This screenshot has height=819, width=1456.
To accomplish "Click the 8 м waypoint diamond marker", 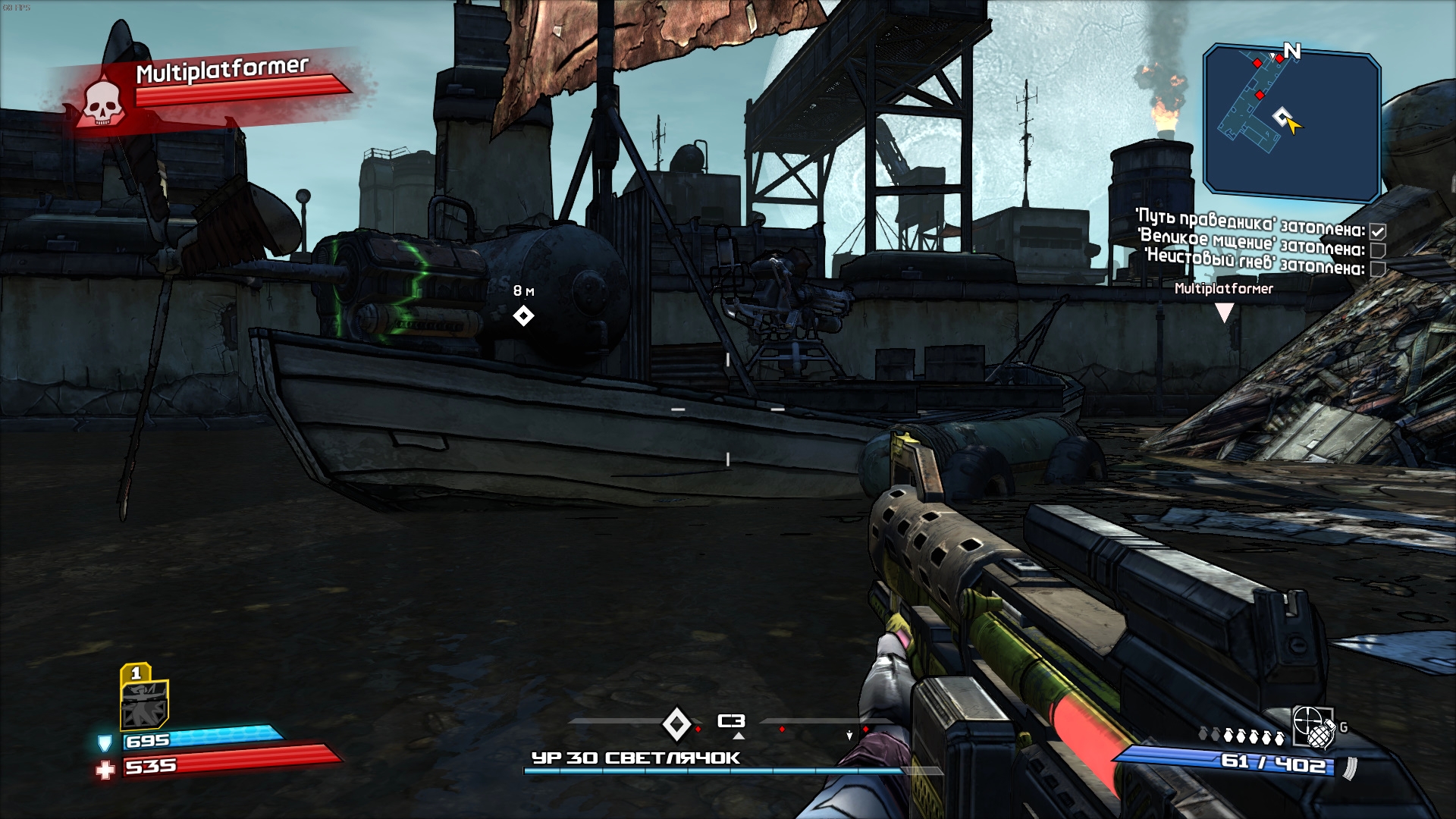I will [523, 315].
